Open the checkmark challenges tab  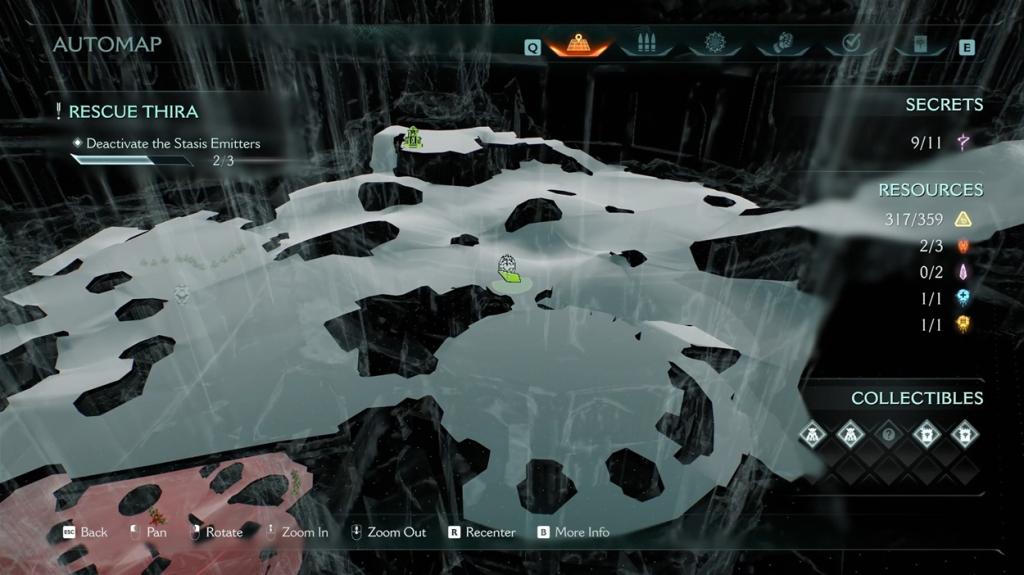[x=851, y=45]
